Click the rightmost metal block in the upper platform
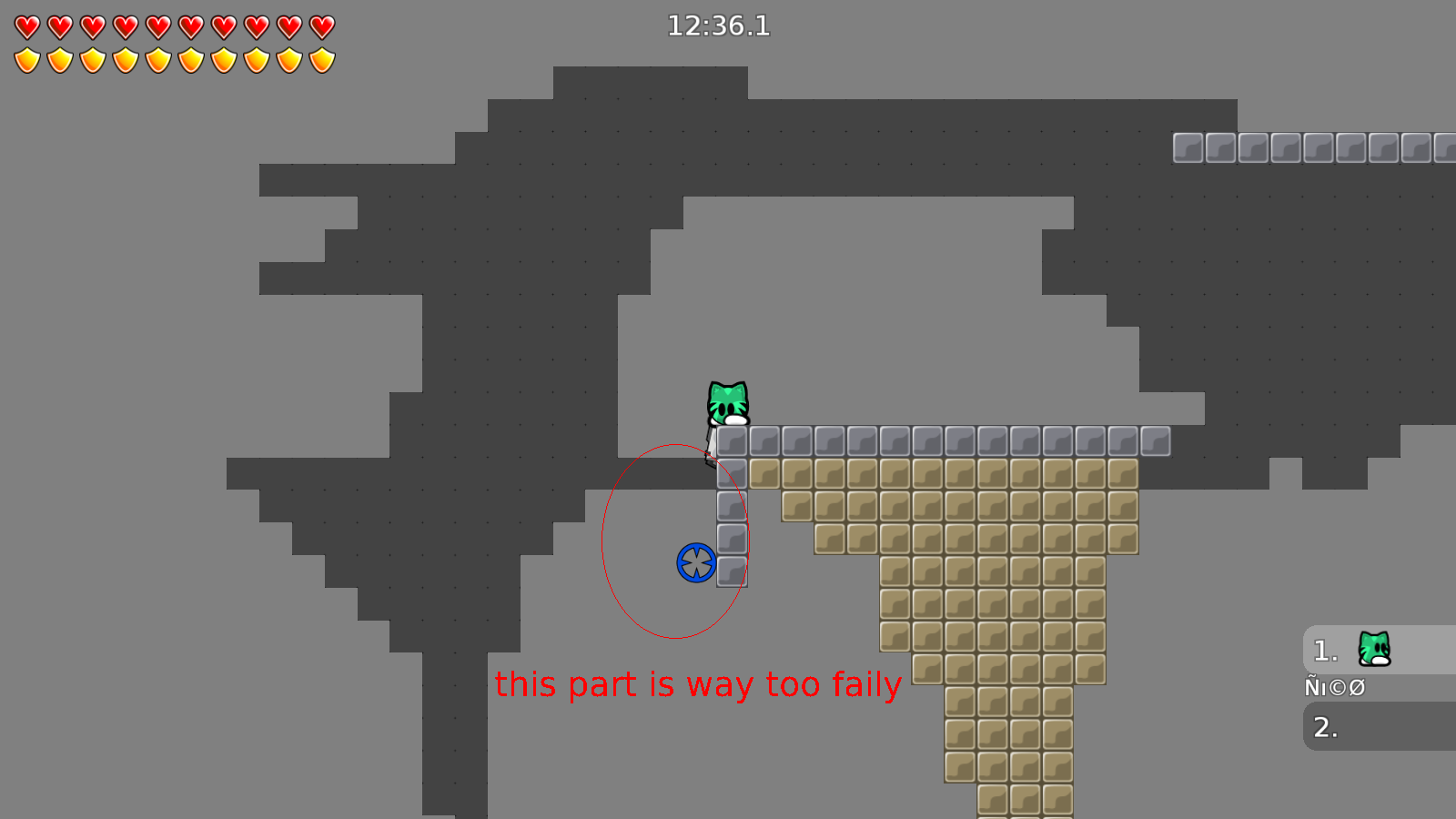The image size is (1456, 819). click(x=1445, y=147)
